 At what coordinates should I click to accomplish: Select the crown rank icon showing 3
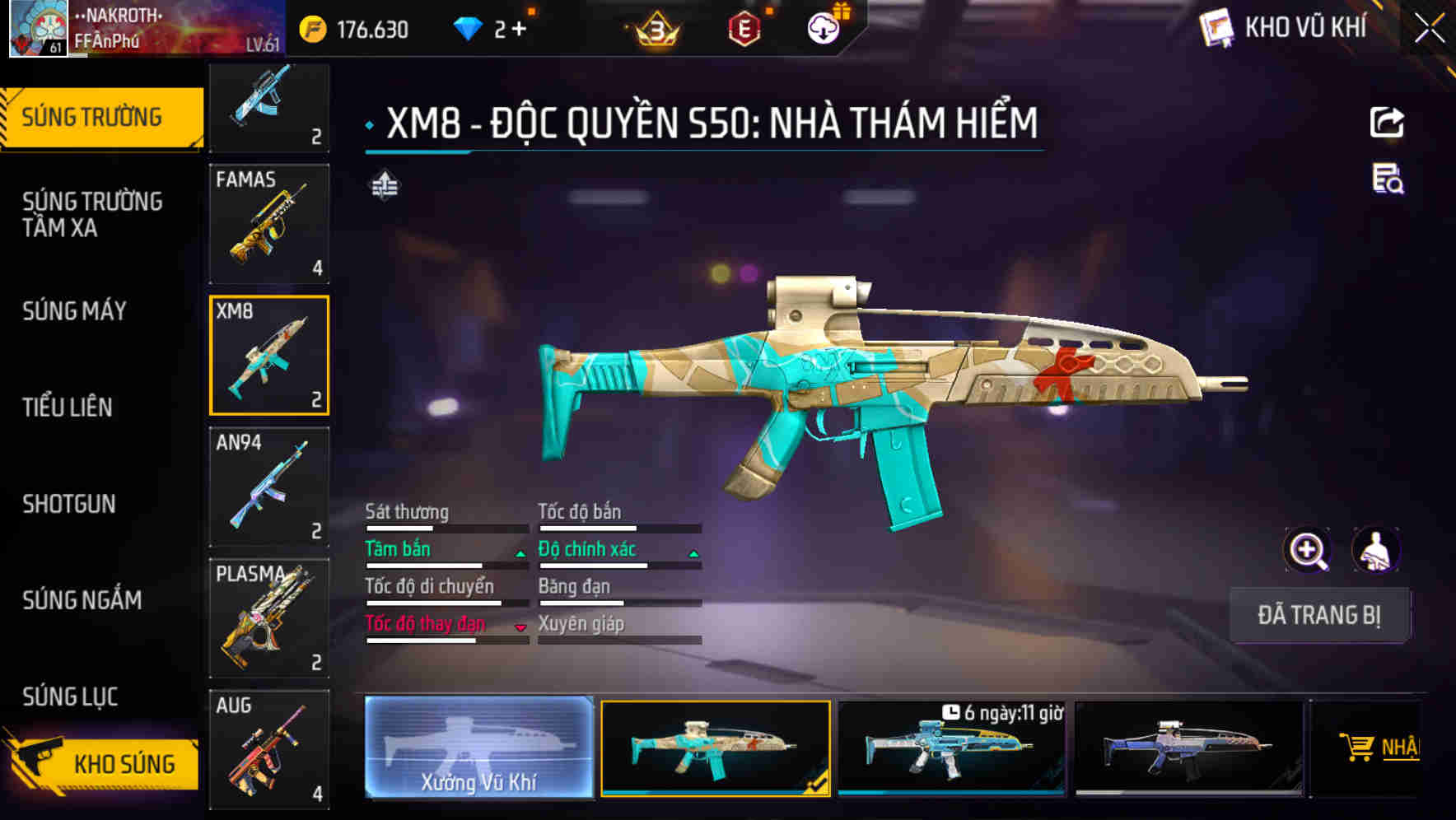pyautogui.click(x=655, y=29)
